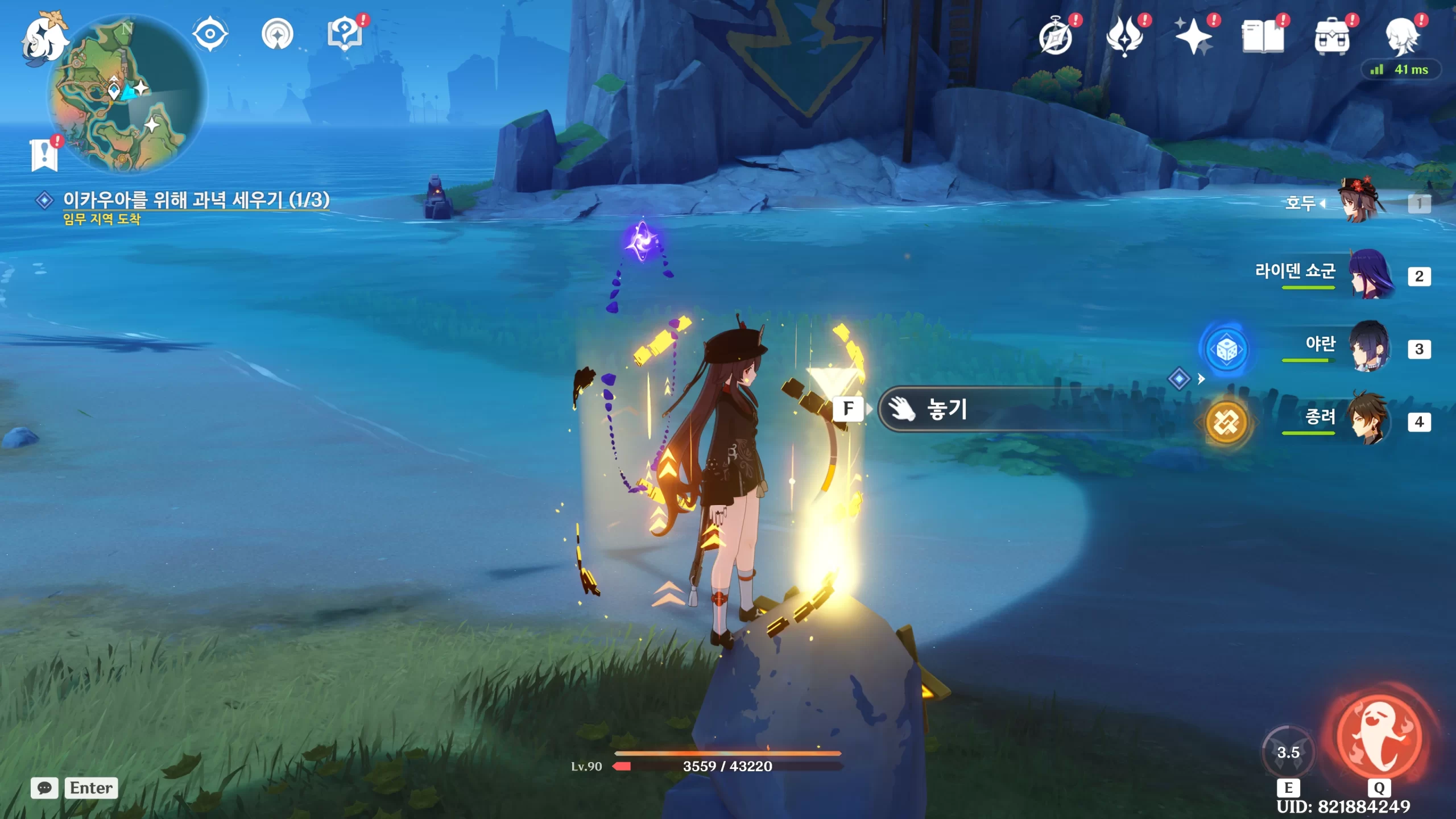Open the quest guide icon with alert
Screen dimensions: 1456x819
345,34
